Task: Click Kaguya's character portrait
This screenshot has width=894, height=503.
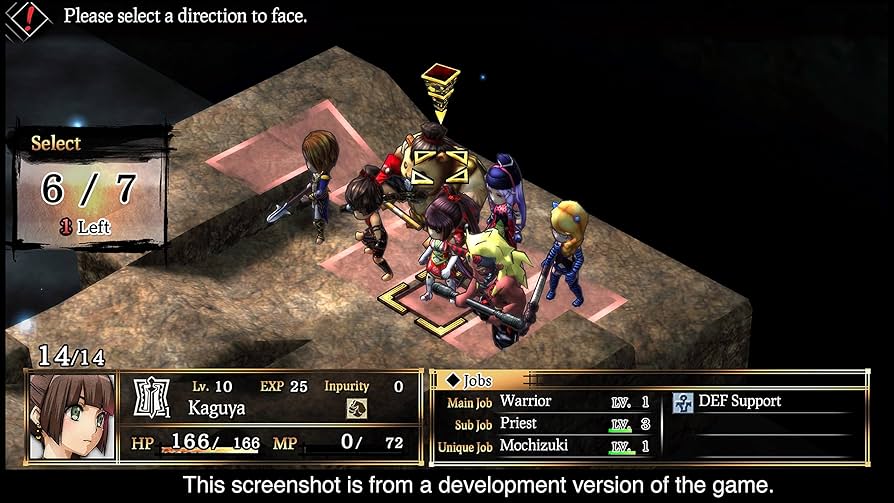Action: (71, 416)
